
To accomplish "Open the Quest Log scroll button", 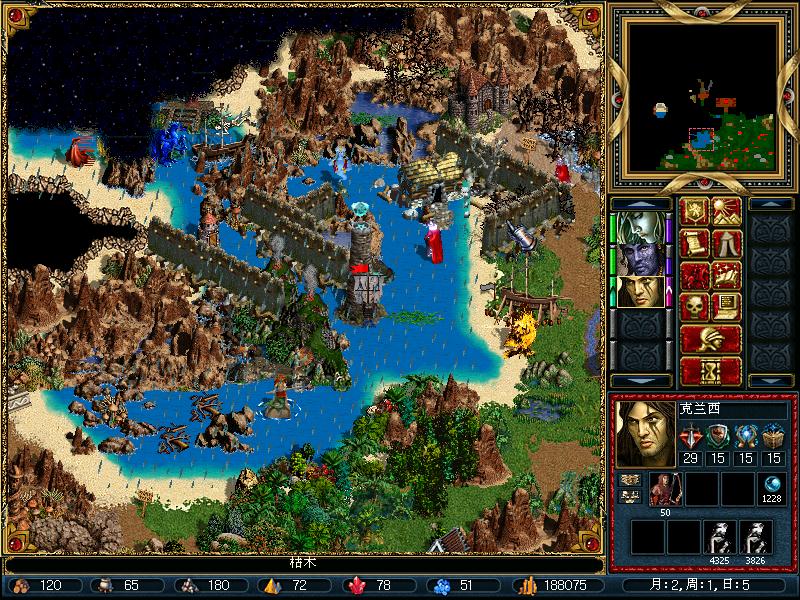I will [695, 243].
